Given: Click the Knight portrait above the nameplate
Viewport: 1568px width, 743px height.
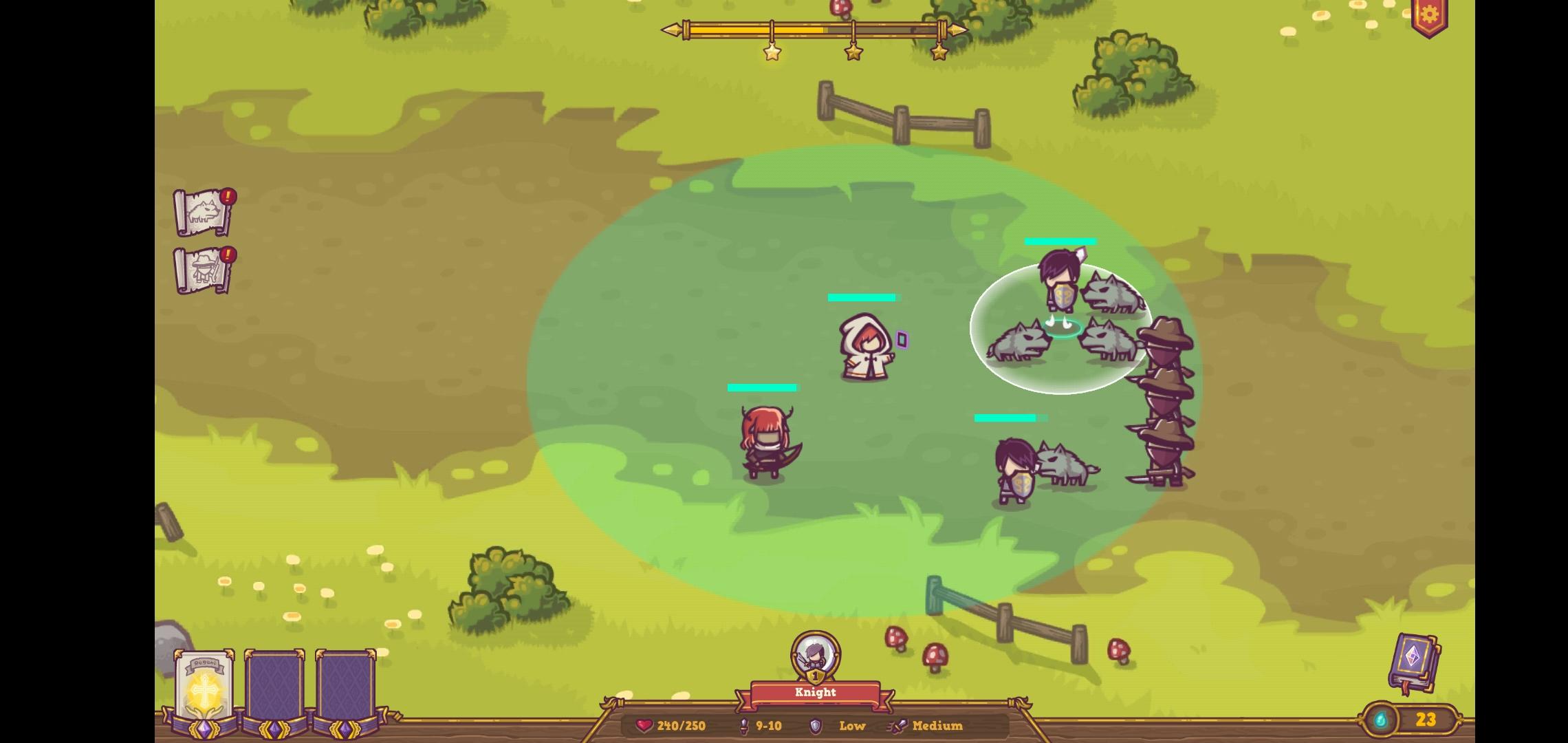Looking at the screenshot, I should [815, 652].
